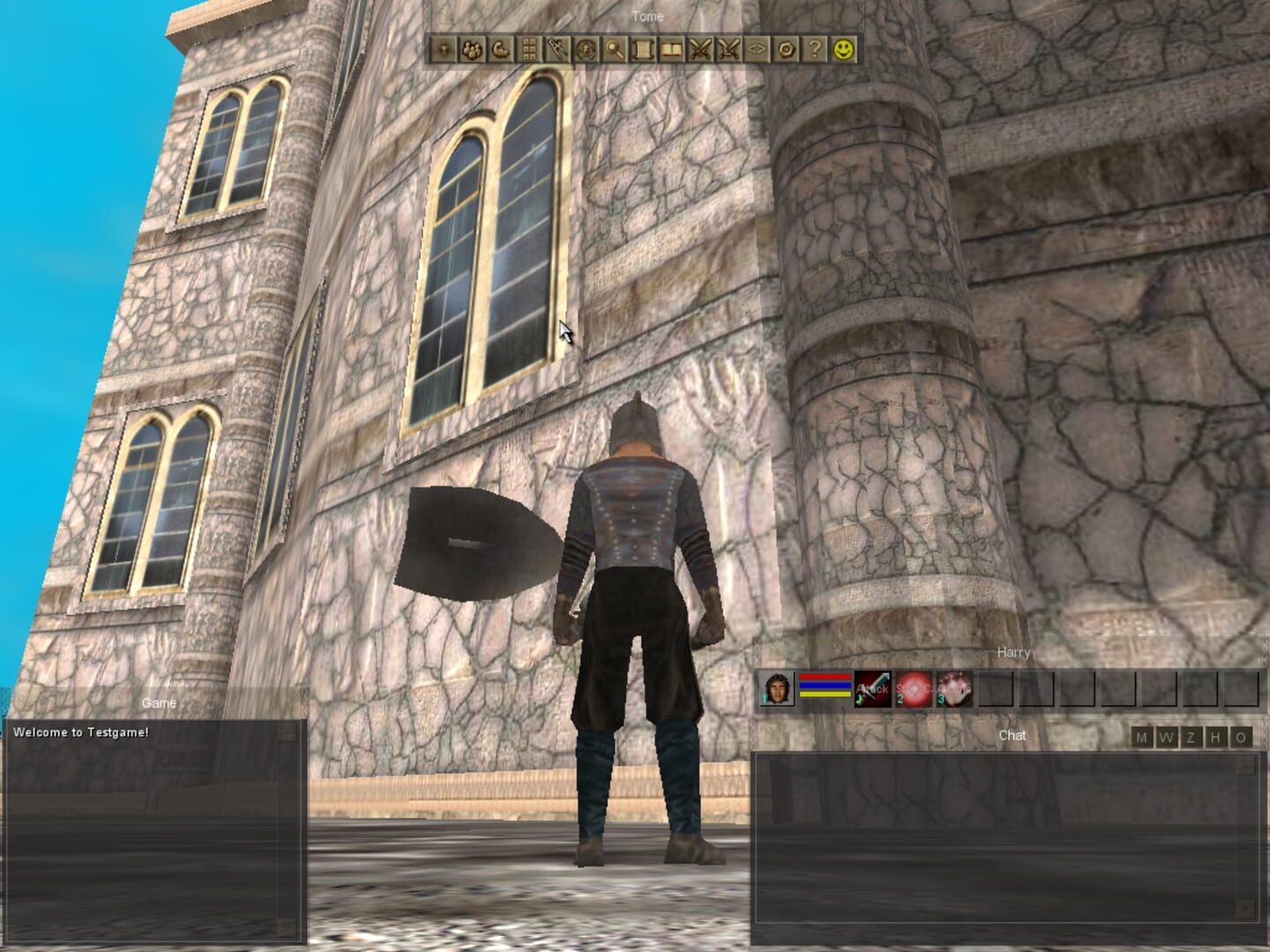Click the question mark help icon
Image resolution: width=1270 pixels, height=952 pixels.
click(813, 50)
